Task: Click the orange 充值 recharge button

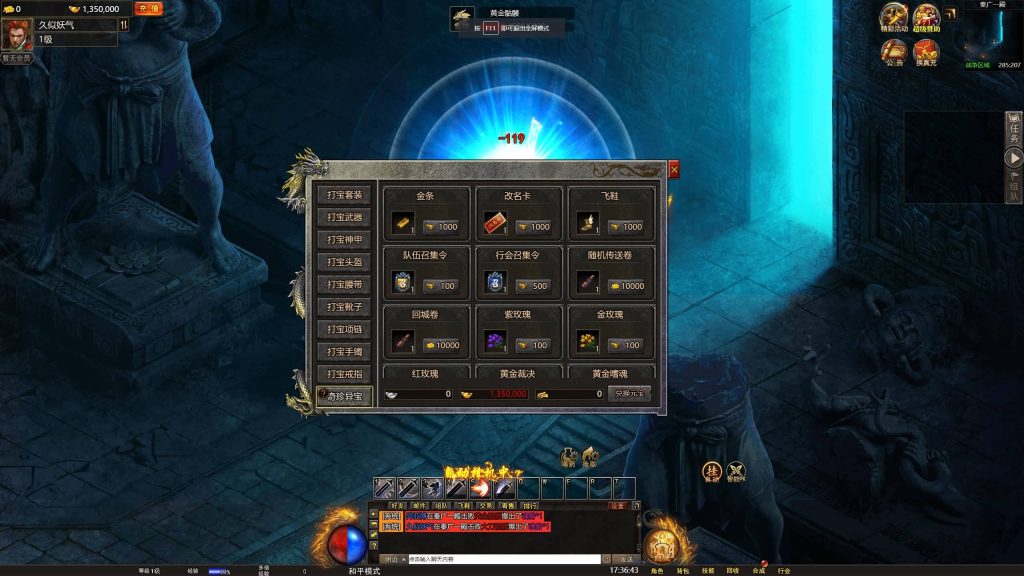Action: [147, 8]
